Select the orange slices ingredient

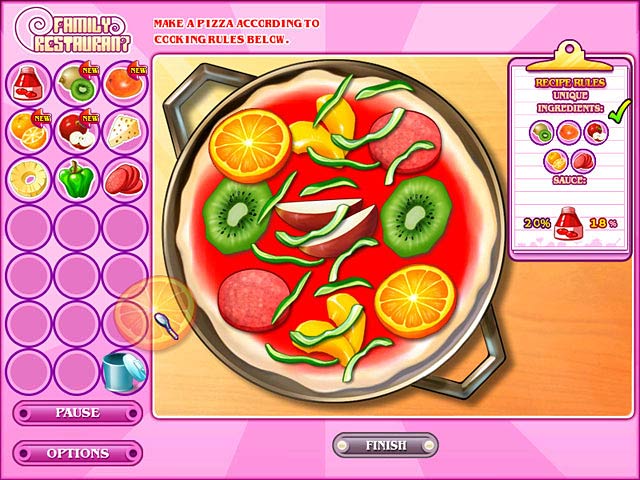coord(28,130)
